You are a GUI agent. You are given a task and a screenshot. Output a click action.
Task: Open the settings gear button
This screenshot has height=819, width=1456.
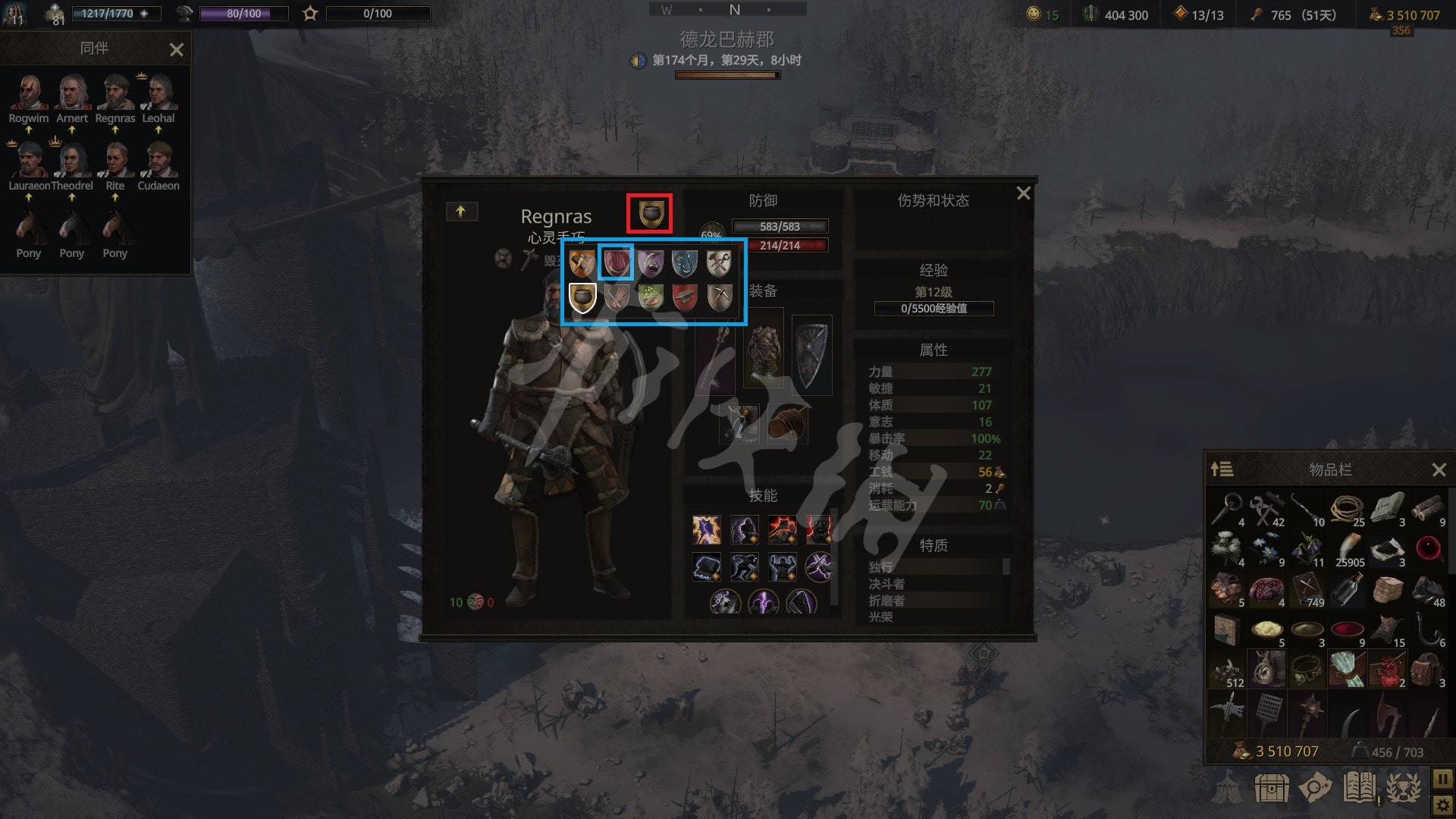pos(1442,804)
